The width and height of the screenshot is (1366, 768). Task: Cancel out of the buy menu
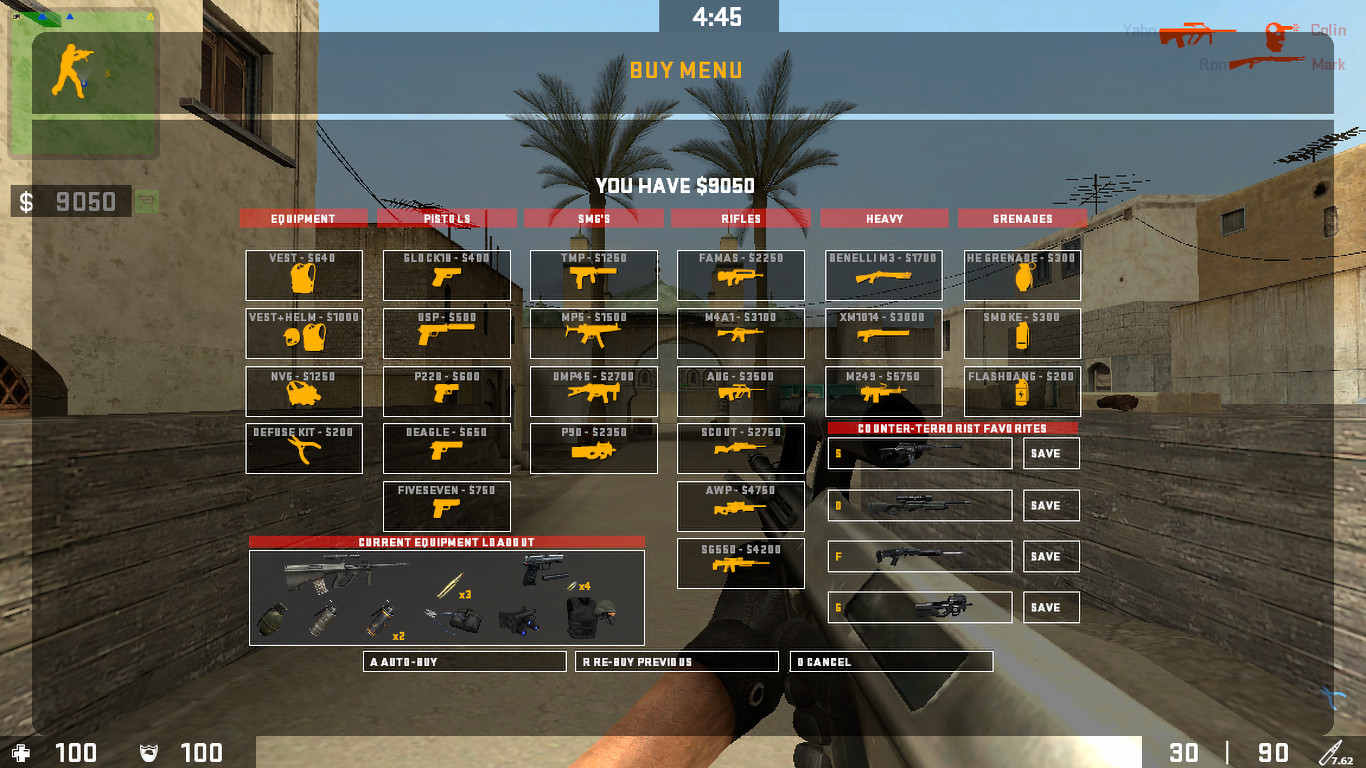click(891, 661)
